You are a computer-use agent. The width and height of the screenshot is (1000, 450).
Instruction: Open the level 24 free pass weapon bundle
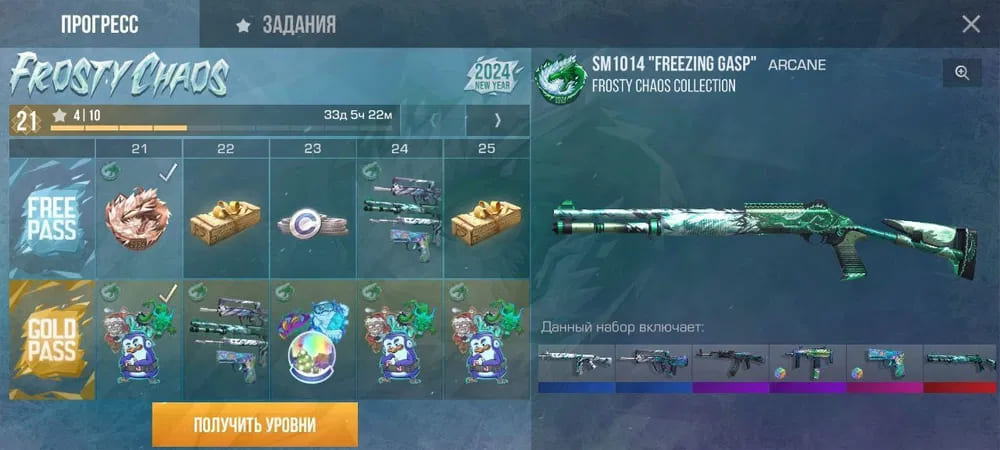click(399, 219)
